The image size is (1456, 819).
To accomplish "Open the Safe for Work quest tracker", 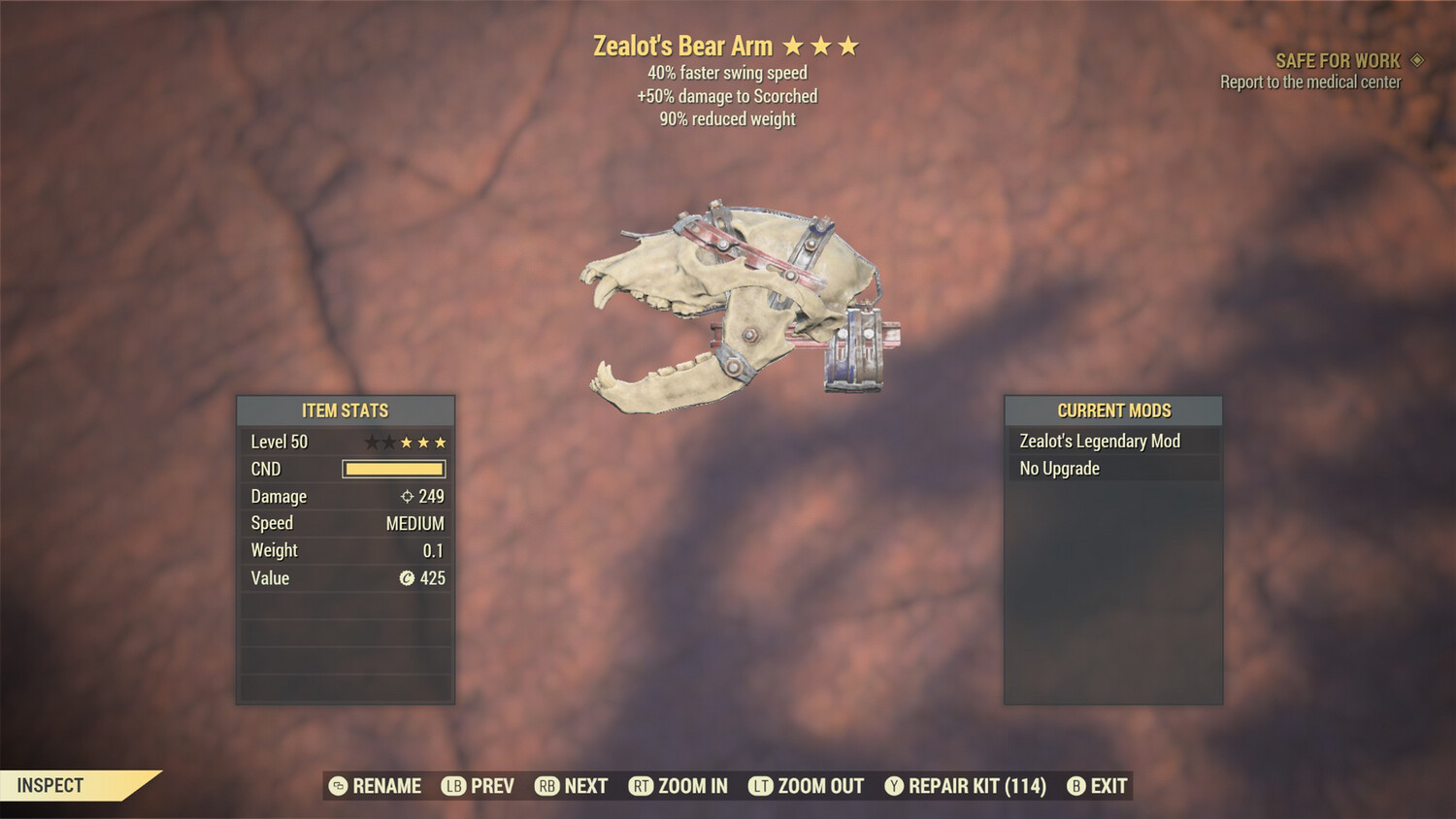I will tap(1337, 61).
